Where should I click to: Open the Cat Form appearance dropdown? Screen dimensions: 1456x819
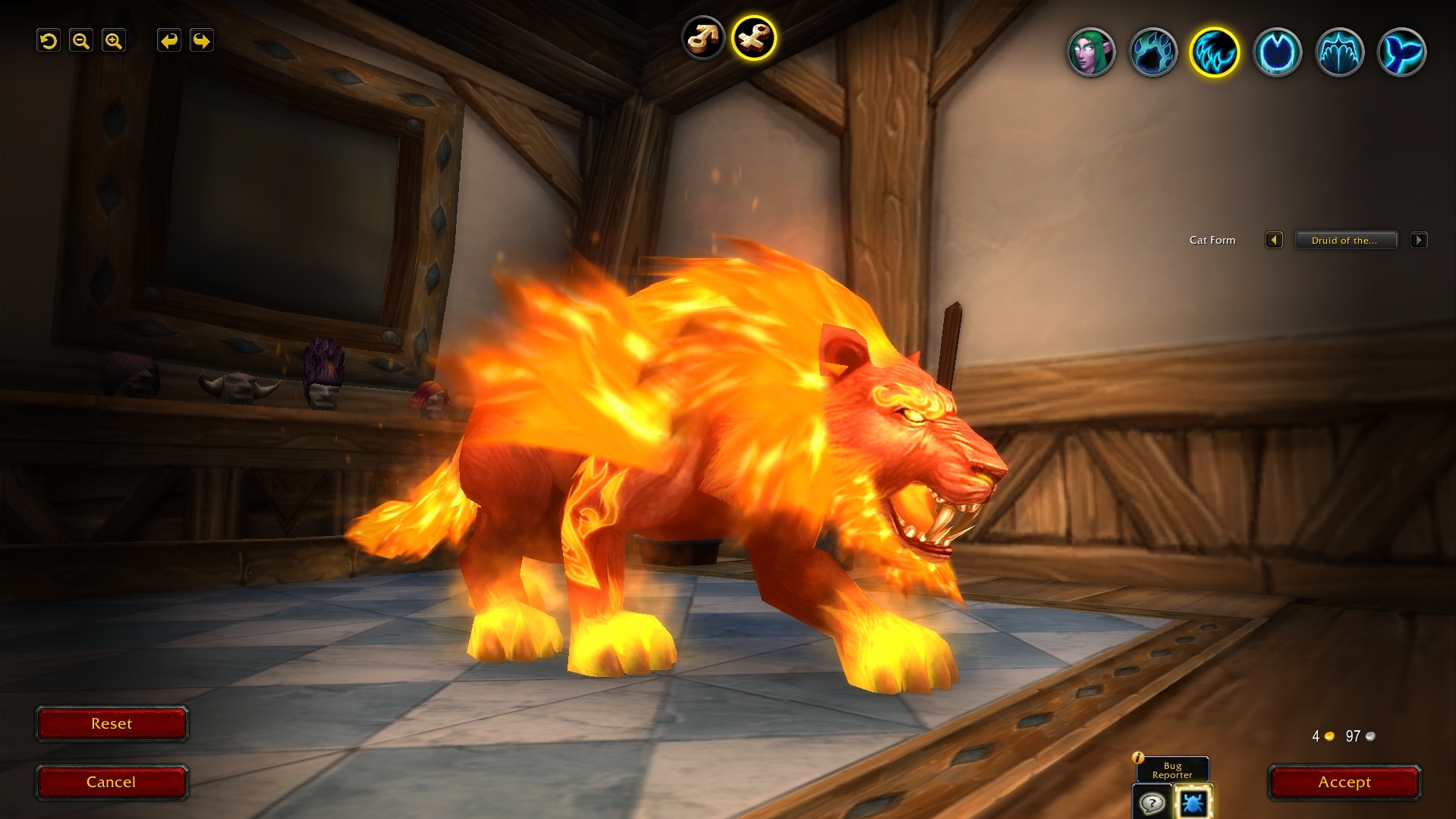pos(1345,241)
